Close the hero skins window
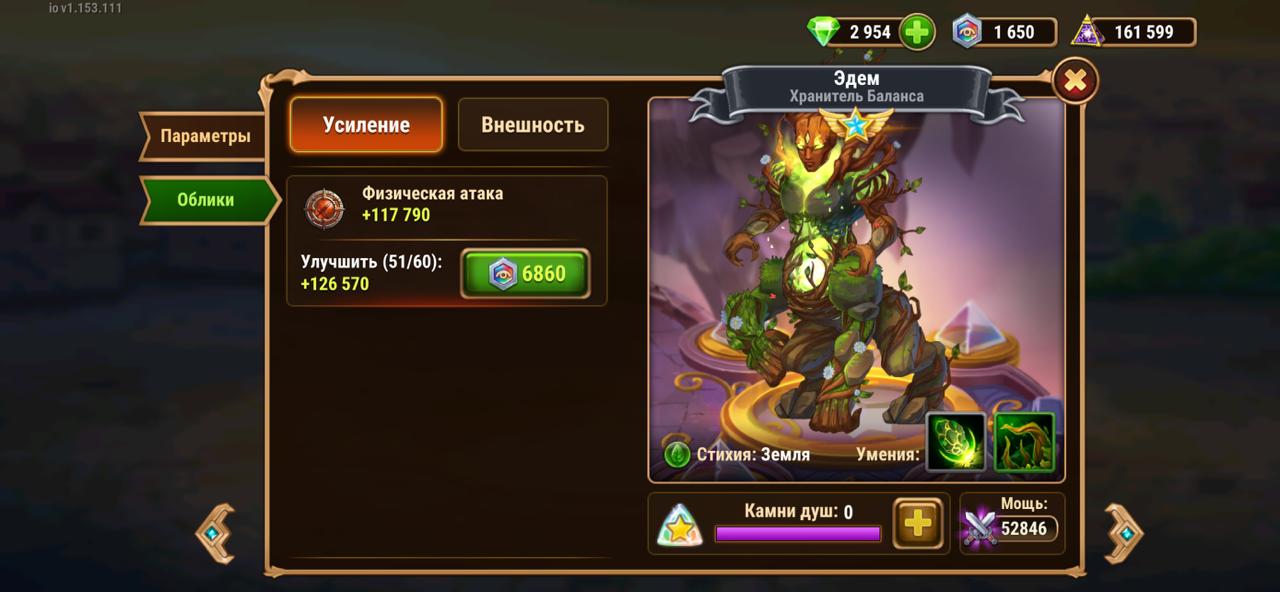 click(1075, 82)
